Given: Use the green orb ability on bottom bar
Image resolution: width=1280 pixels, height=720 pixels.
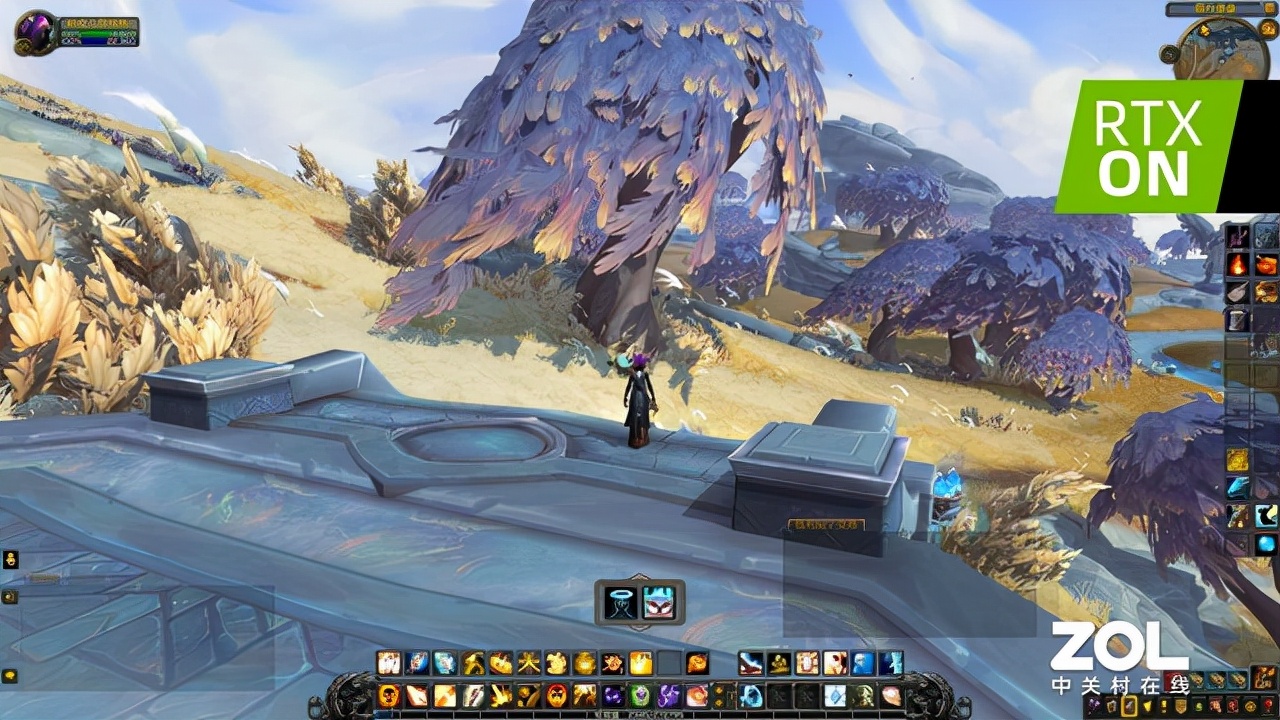Looking at the screenshot, I should point(641,696).
